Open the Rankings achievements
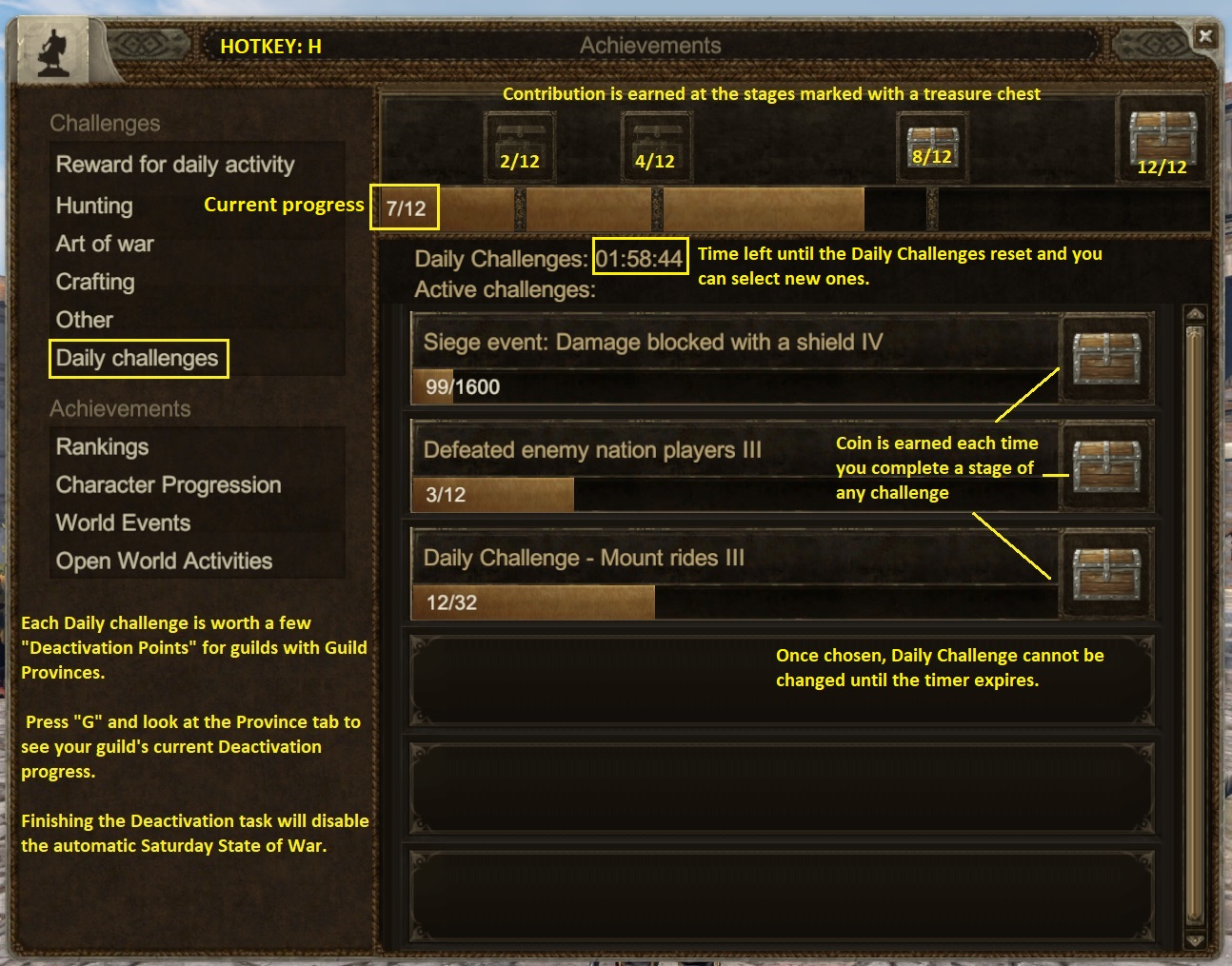This screenshot has width=1232, height=966. point(103,447)
